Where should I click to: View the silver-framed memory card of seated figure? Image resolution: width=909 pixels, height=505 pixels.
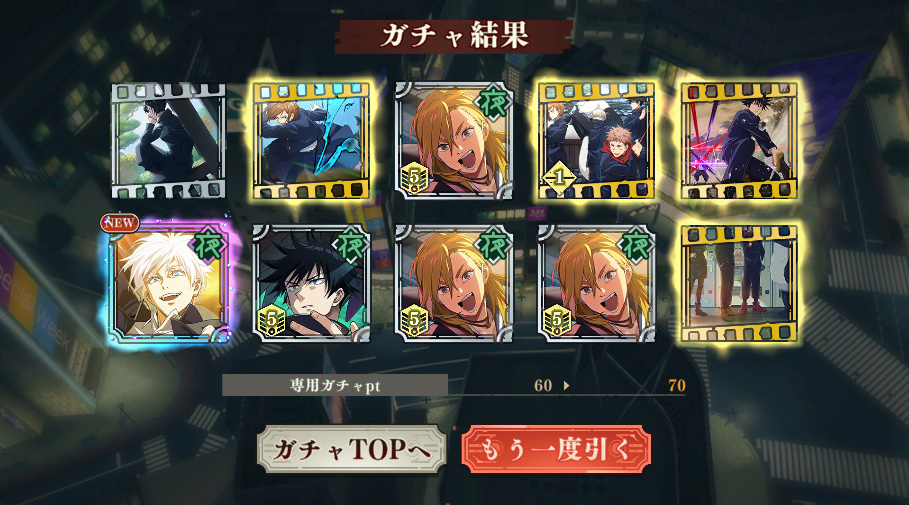(x=169, y=141)
